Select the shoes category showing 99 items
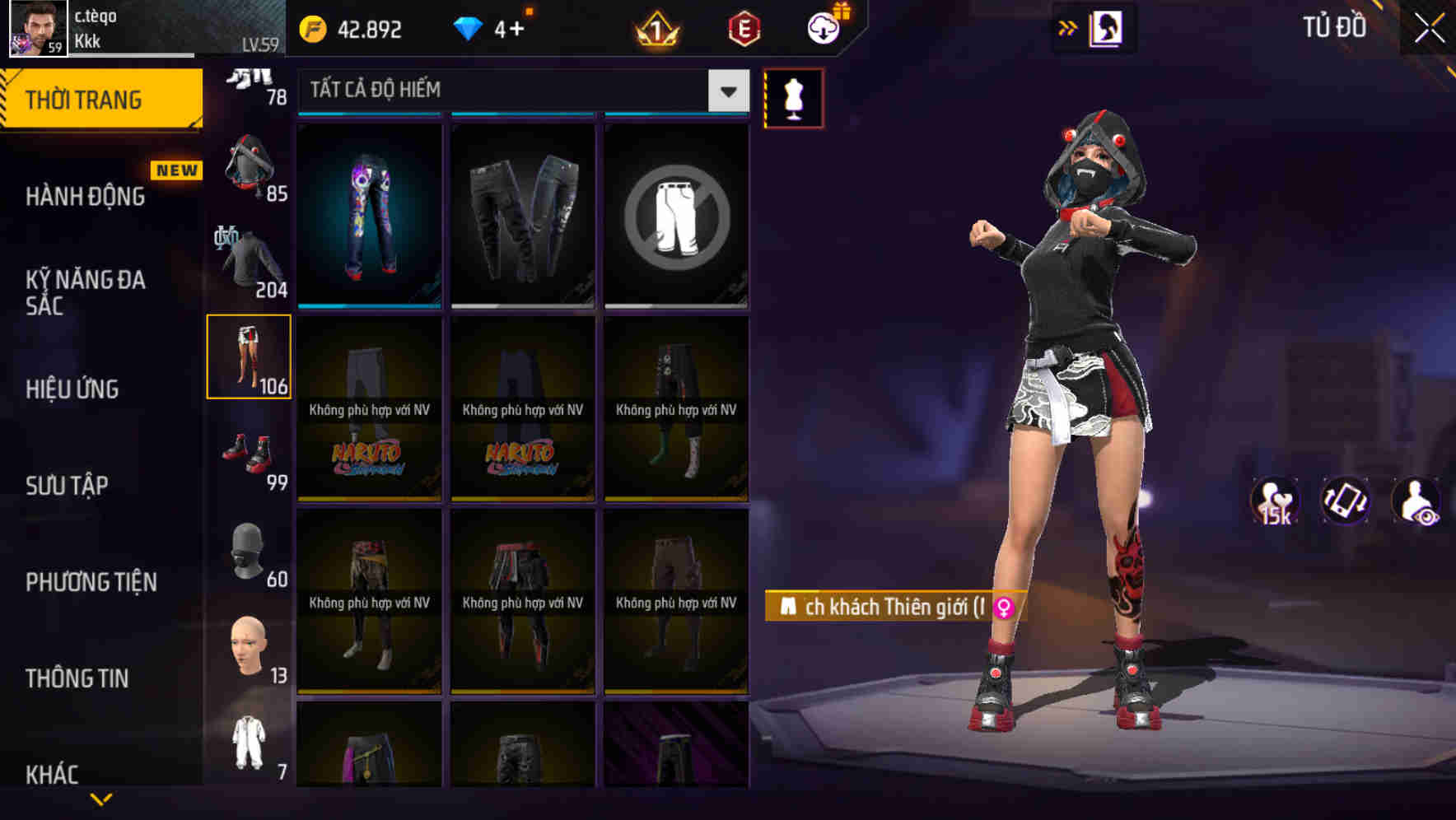This screenshot has width=1456, height=820. coord(247,457)
